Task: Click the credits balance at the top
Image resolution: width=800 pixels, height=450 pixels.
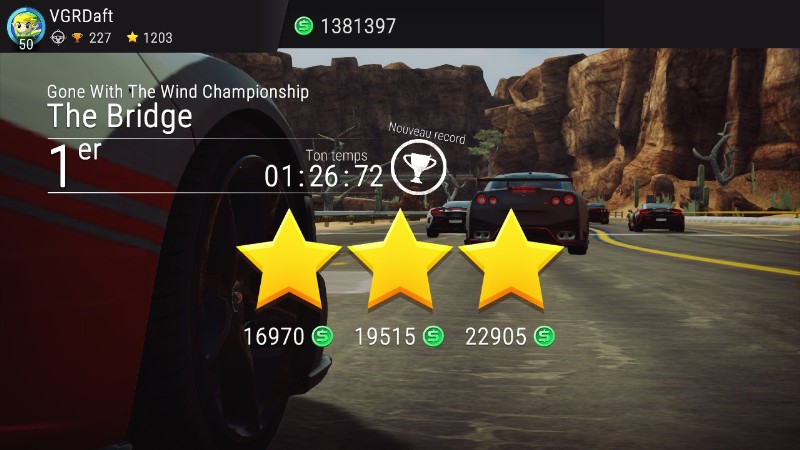Action: point(346,26)
